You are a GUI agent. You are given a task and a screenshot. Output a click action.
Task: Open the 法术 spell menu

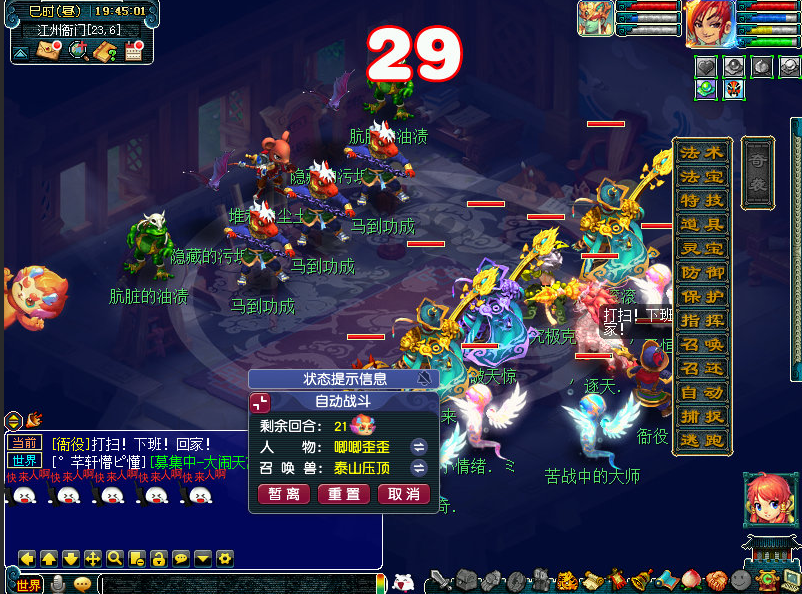click(x=701, y=153)
